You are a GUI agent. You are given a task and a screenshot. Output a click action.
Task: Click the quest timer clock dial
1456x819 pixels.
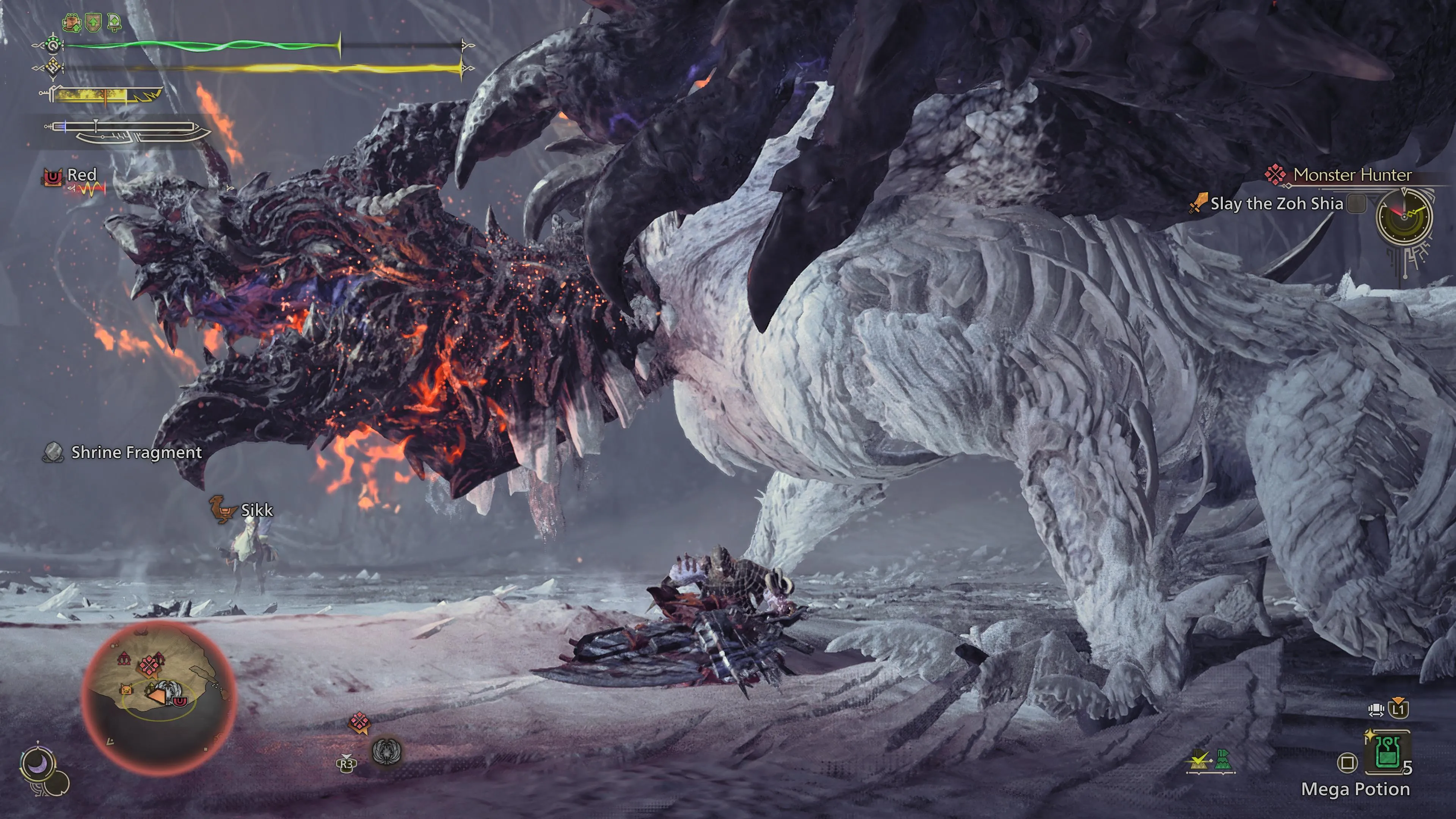[x=1404, y=216]
